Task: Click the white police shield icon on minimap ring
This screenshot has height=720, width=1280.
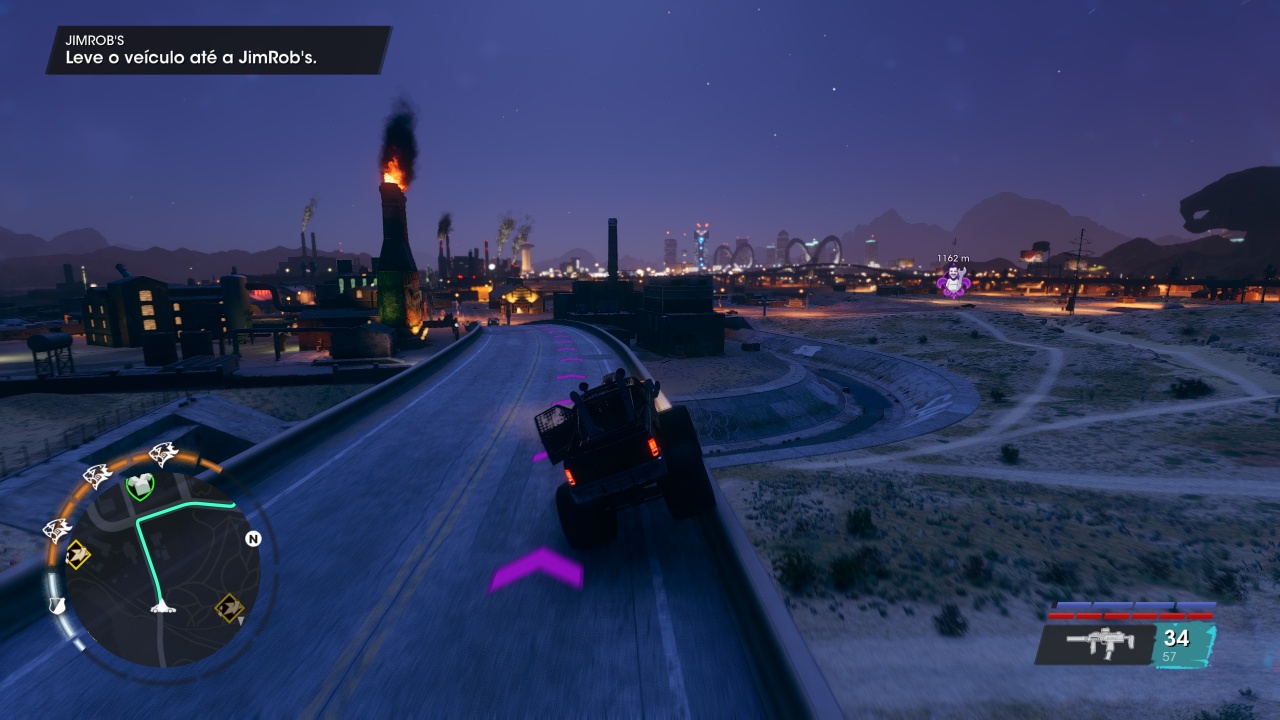Action: tap(57, 605)
